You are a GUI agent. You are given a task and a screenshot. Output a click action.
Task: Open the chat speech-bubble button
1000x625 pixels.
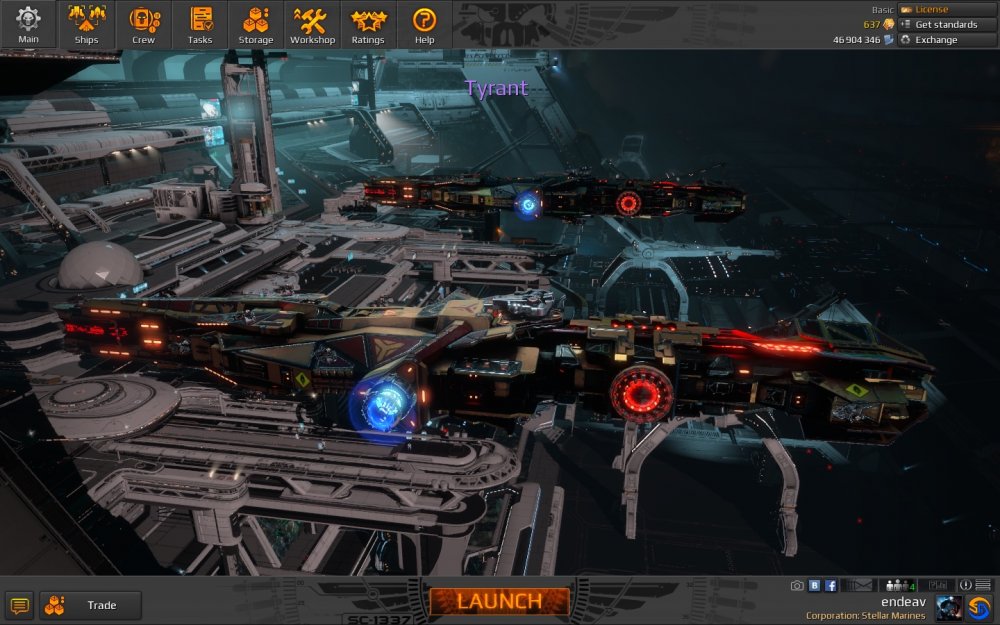(19, 605)
